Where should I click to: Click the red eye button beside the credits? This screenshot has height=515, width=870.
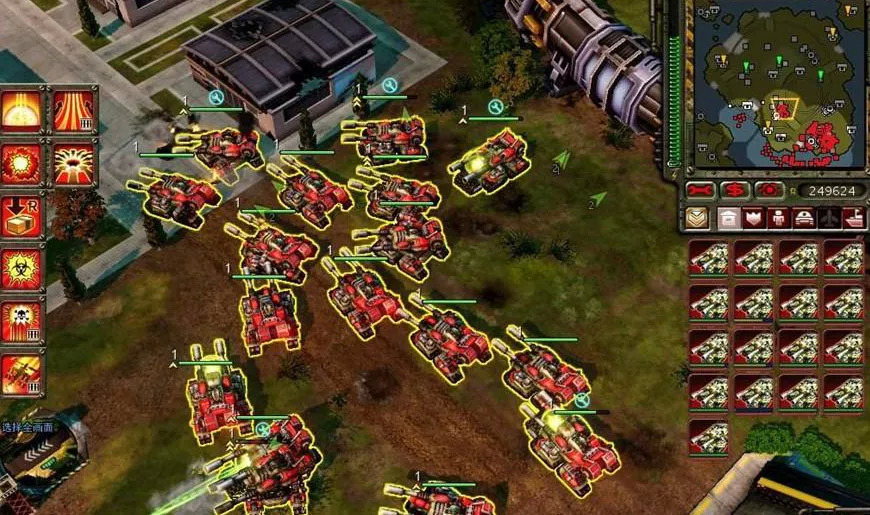click(x=768, y=189)
